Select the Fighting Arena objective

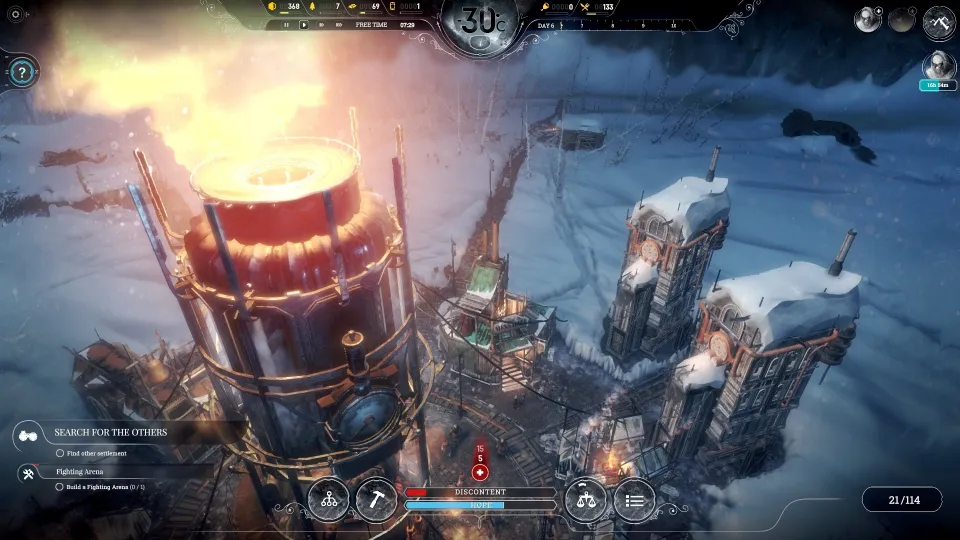click(x=80, y=471)
